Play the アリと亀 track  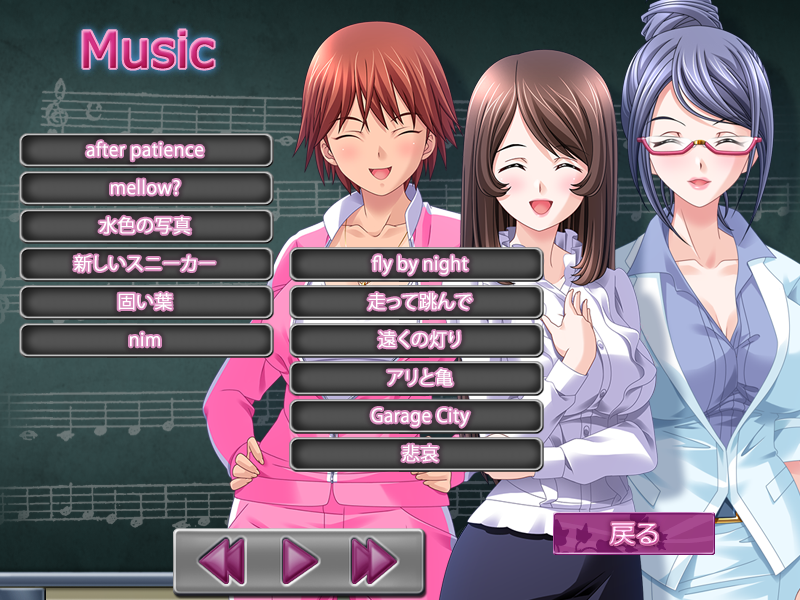coord(416,378)
